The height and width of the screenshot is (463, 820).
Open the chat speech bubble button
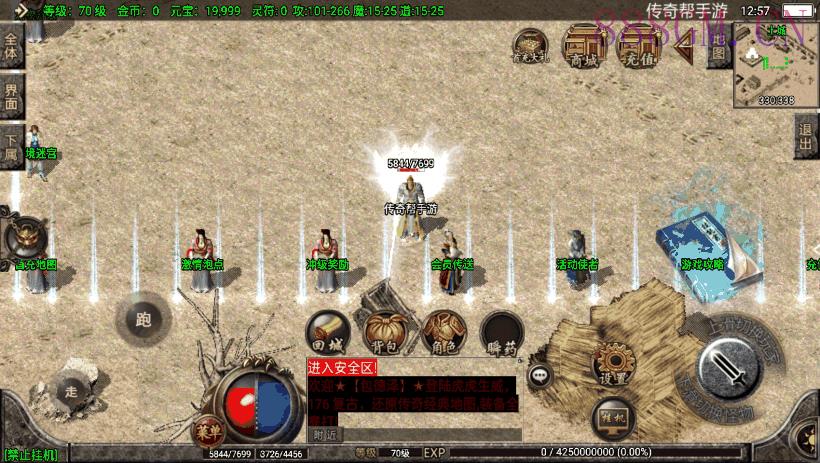click(541, 376)
